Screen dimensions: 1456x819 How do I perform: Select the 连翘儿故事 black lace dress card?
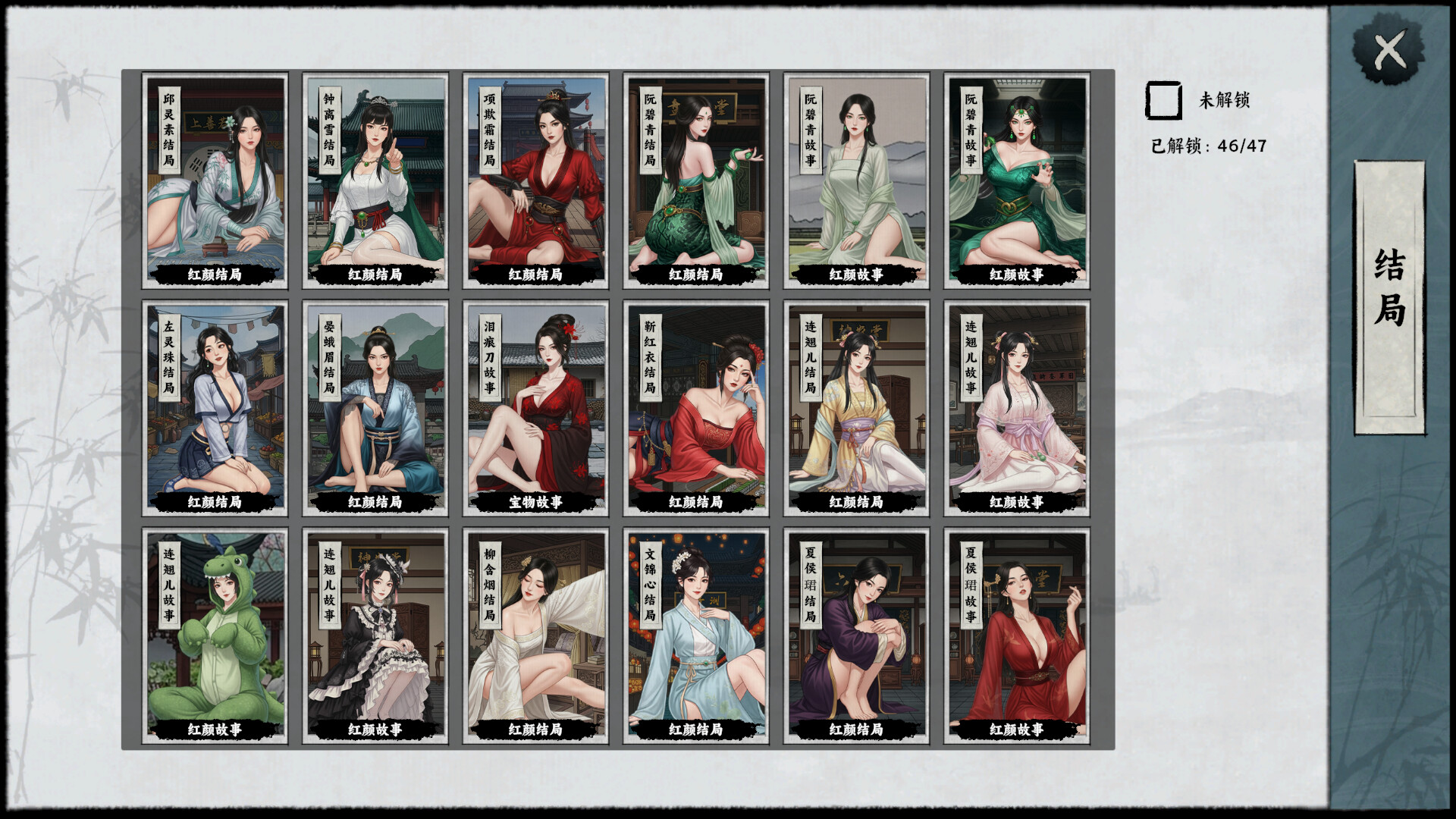click(375, 635)
